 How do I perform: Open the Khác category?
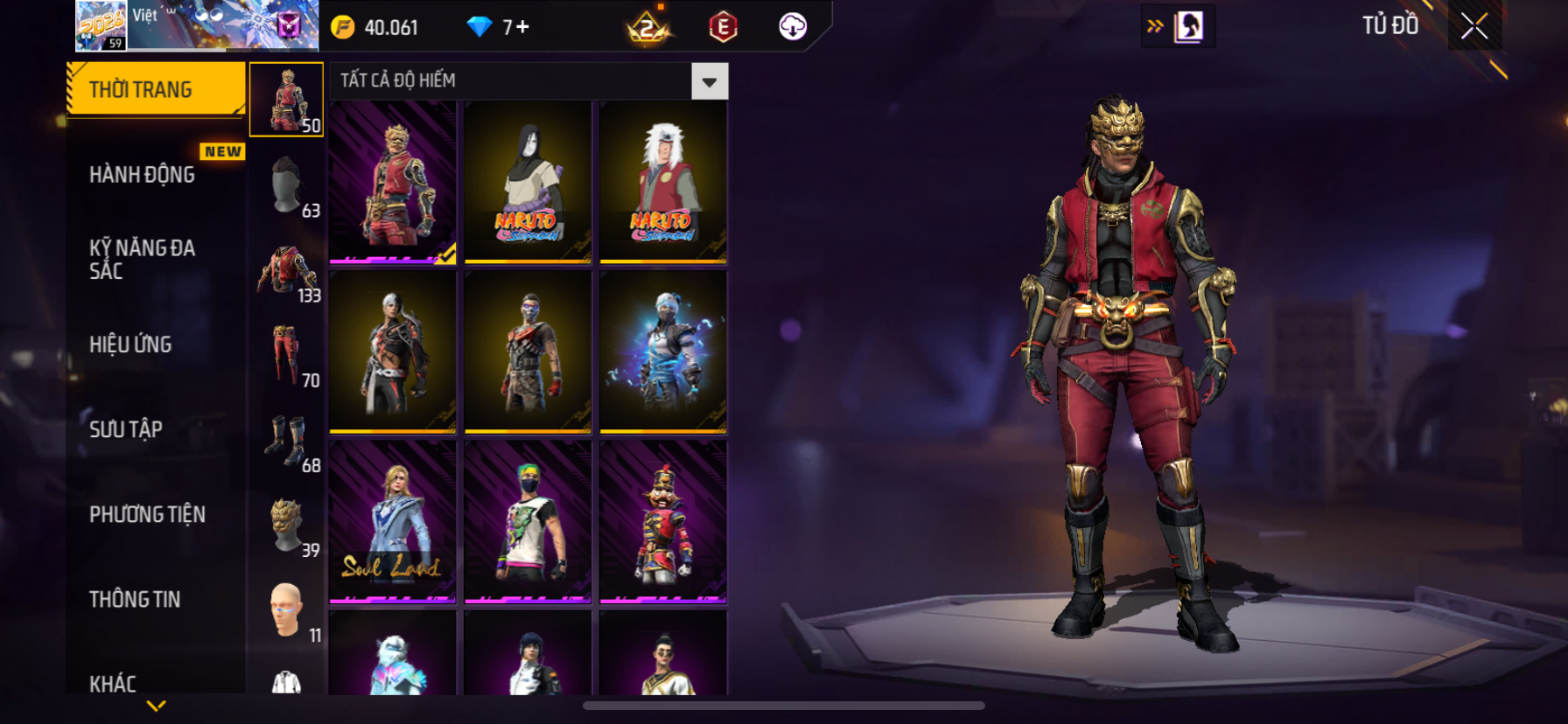click(113, 683)
